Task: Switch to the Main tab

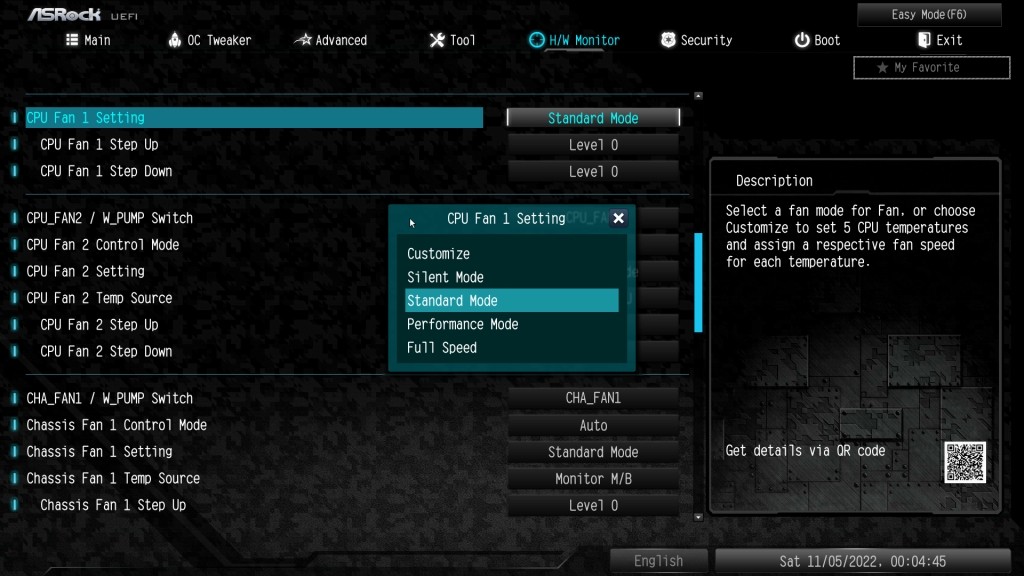Action: [x=88, y=40]
